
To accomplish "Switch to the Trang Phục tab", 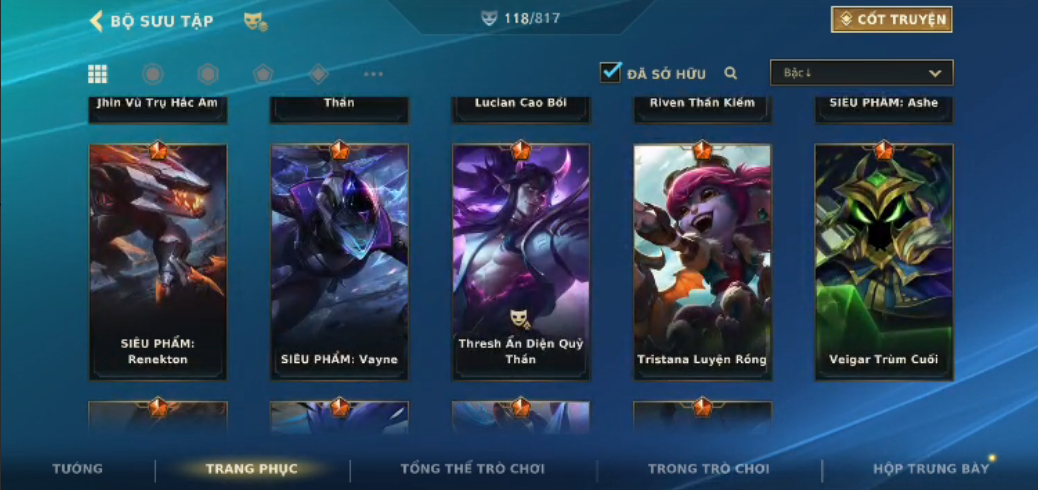I will point(252,469).
